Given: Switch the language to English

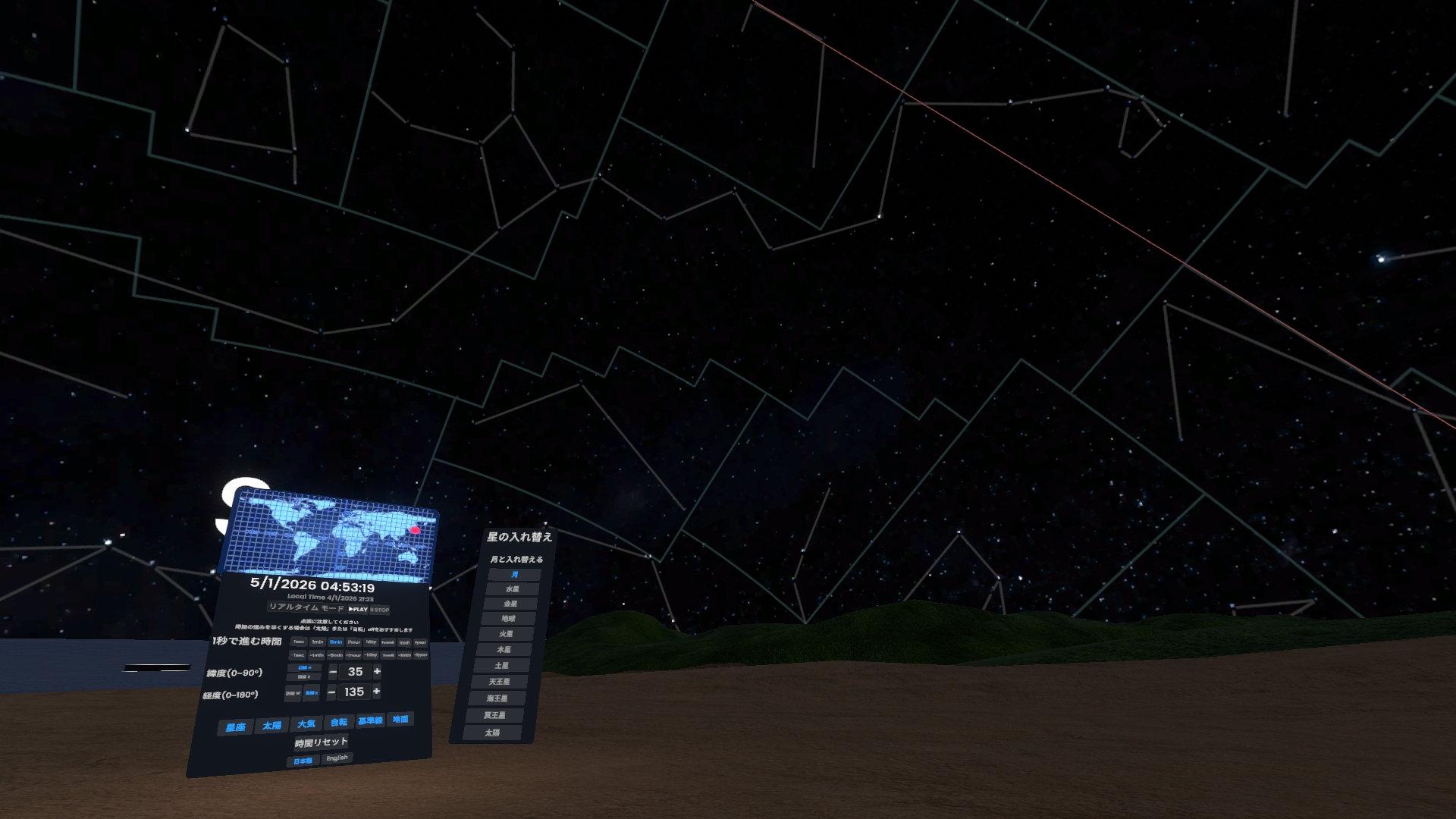Looking at the screenshot, I should (337, 758).
